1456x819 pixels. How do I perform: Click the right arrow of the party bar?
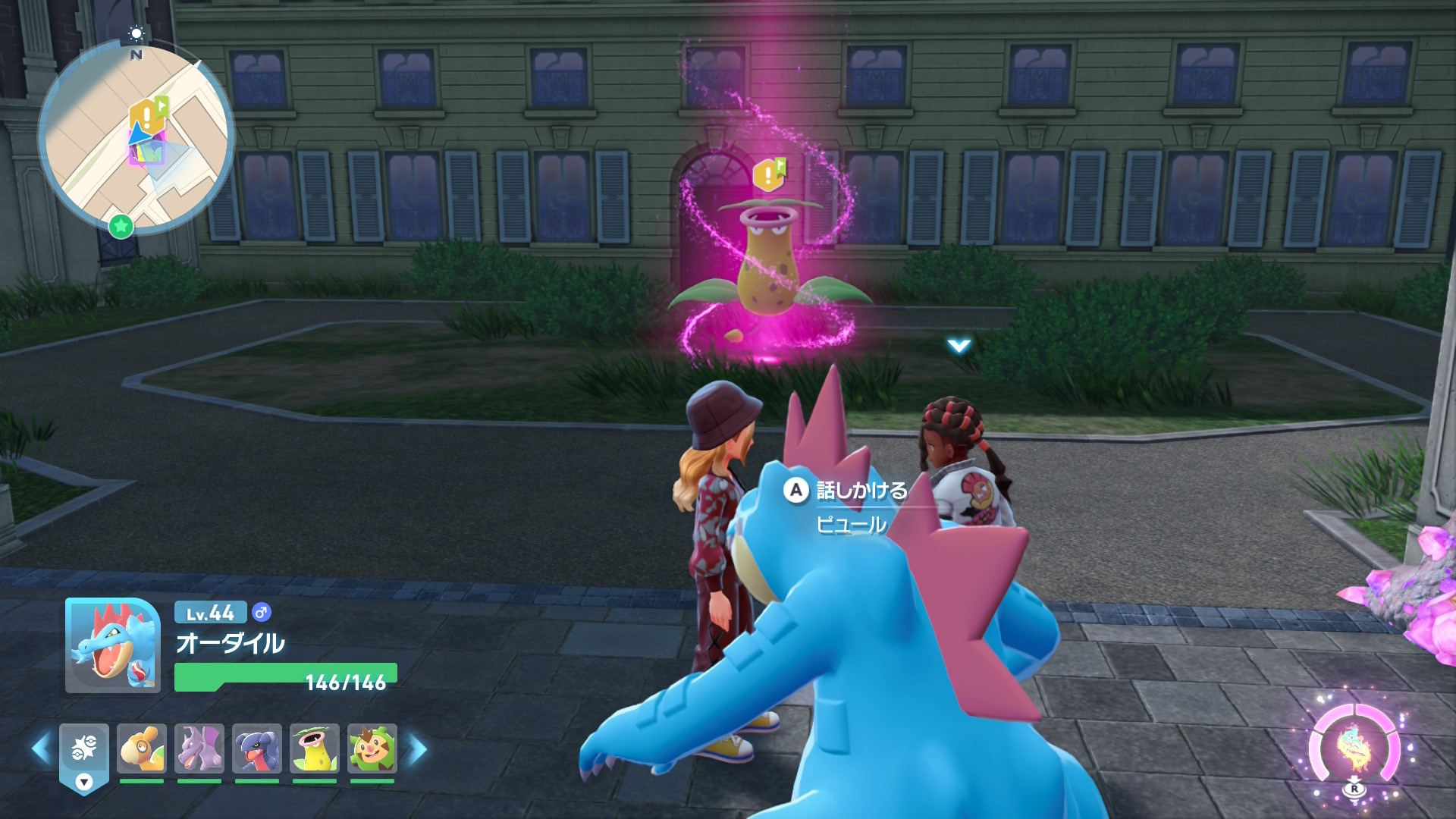click(x=418, y=749)
